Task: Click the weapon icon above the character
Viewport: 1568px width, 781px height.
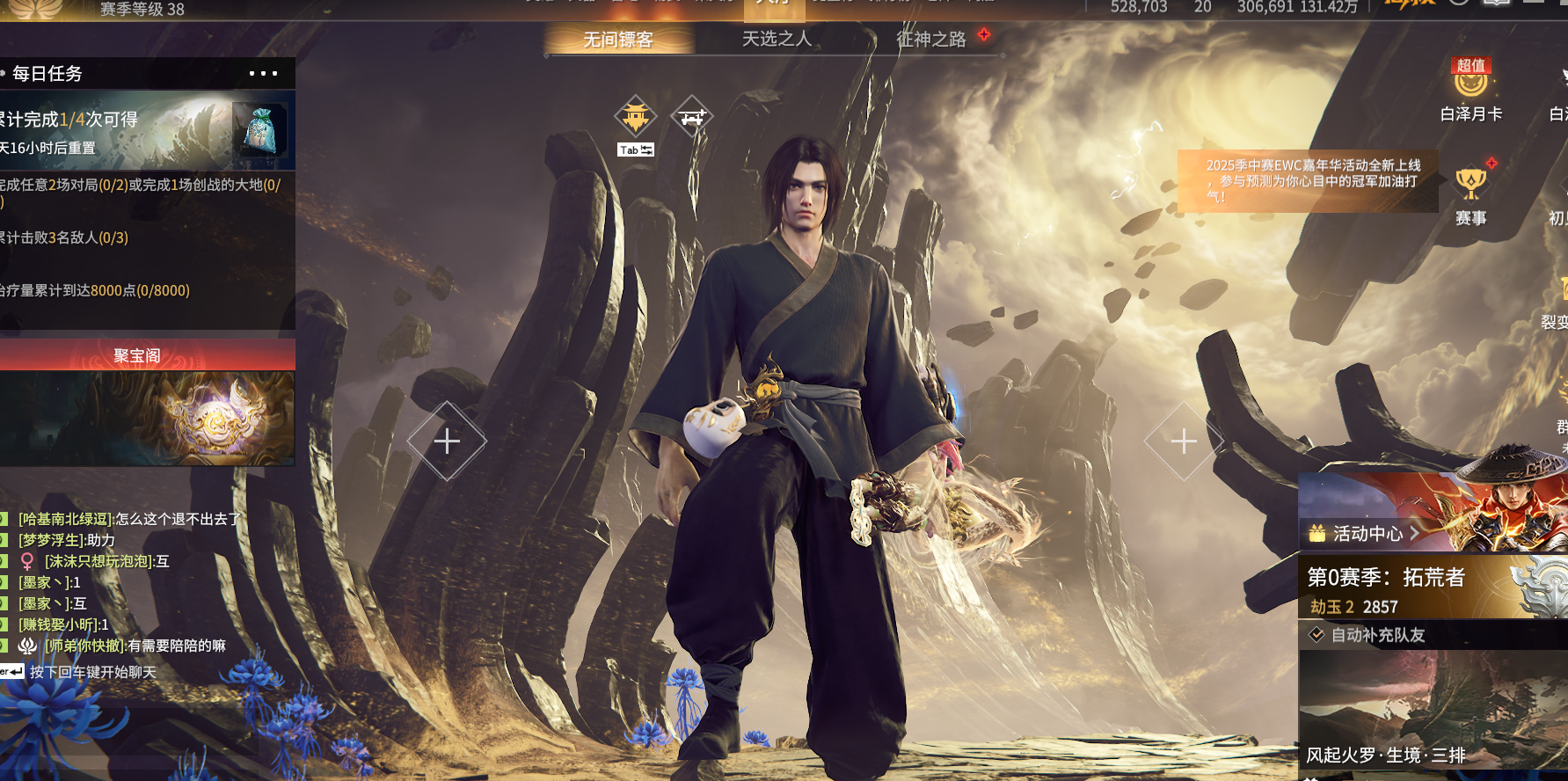Action: point(692,116)
